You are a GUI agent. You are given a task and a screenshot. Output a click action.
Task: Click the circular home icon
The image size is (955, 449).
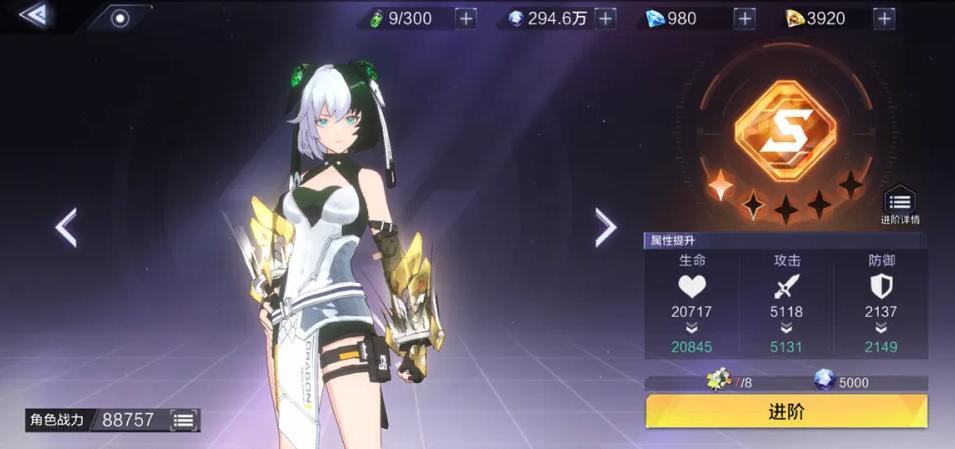pos(119,18)
